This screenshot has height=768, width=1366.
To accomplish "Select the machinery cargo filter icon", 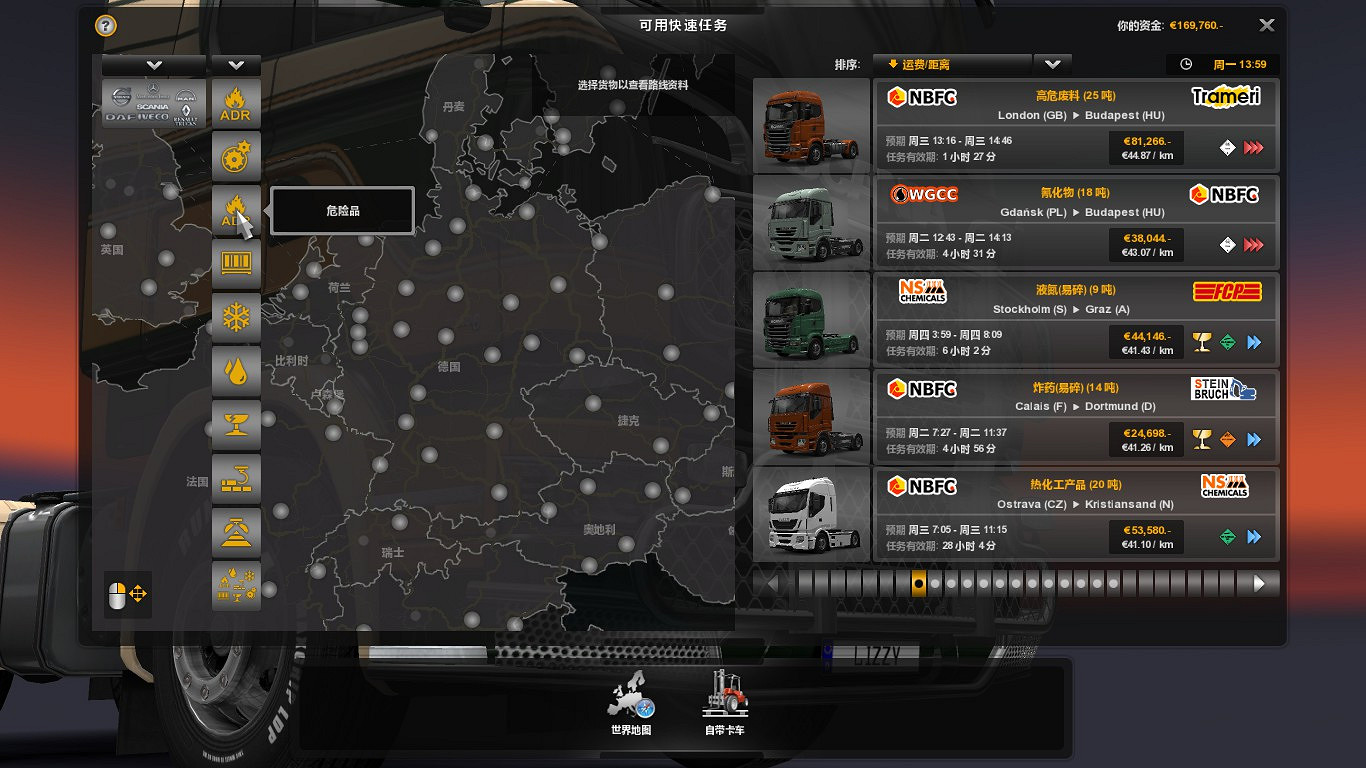I will [x=236, y=157].
